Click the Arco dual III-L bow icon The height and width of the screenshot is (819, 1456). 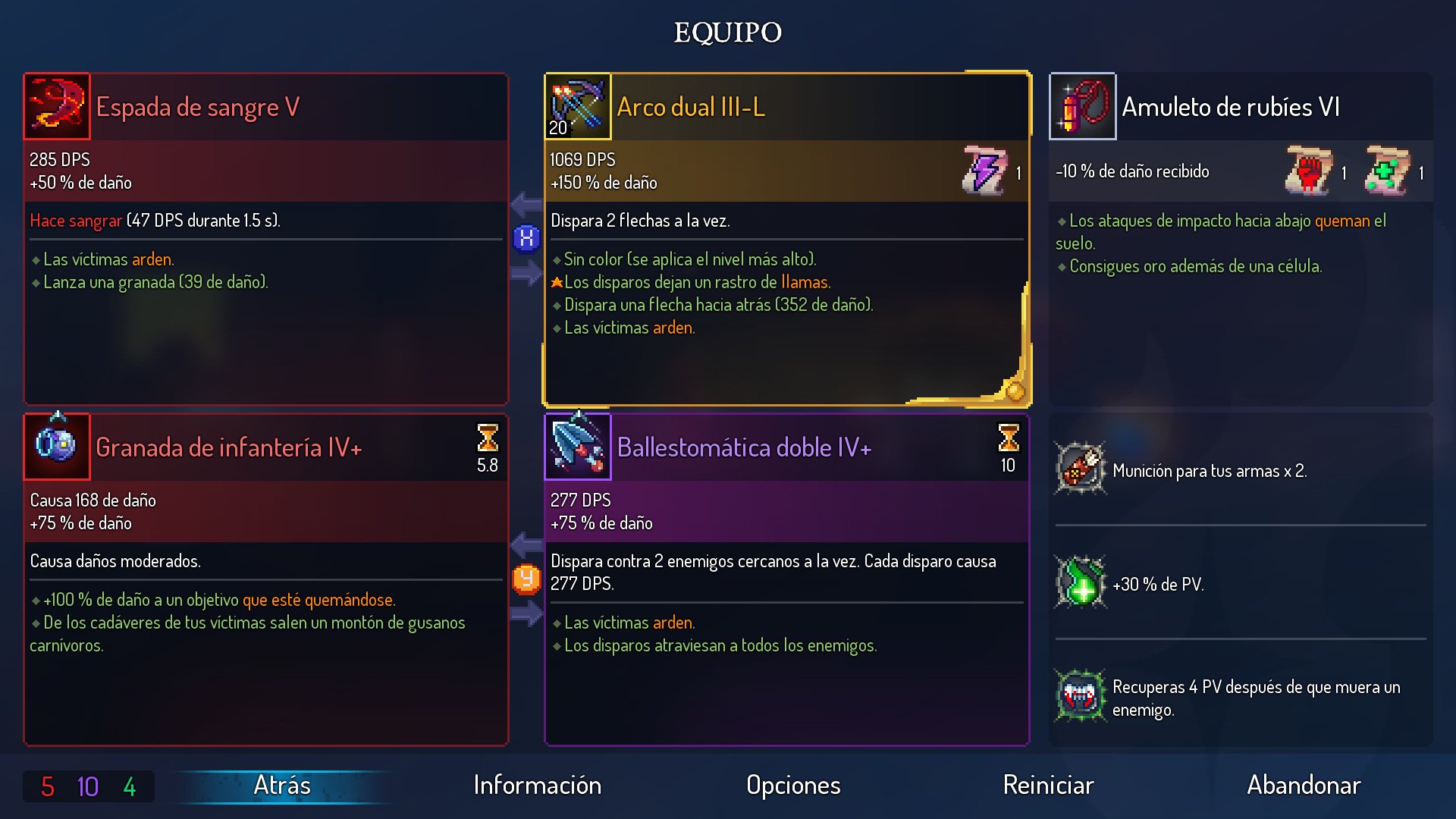pyautogui.click(x=577, y=106)
